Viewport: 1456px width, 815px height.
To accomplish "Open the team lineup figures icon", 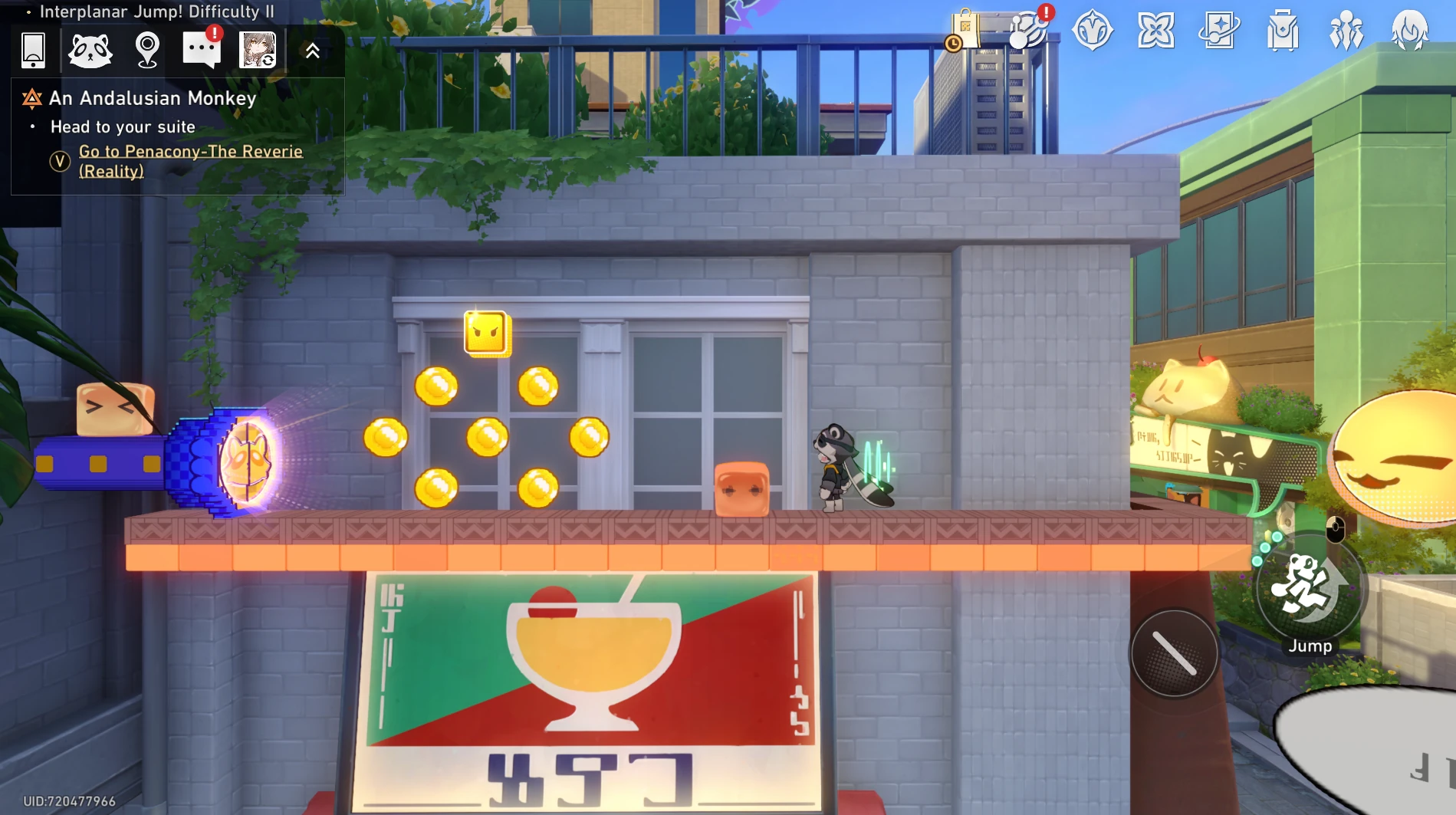I will point(1346,31).
